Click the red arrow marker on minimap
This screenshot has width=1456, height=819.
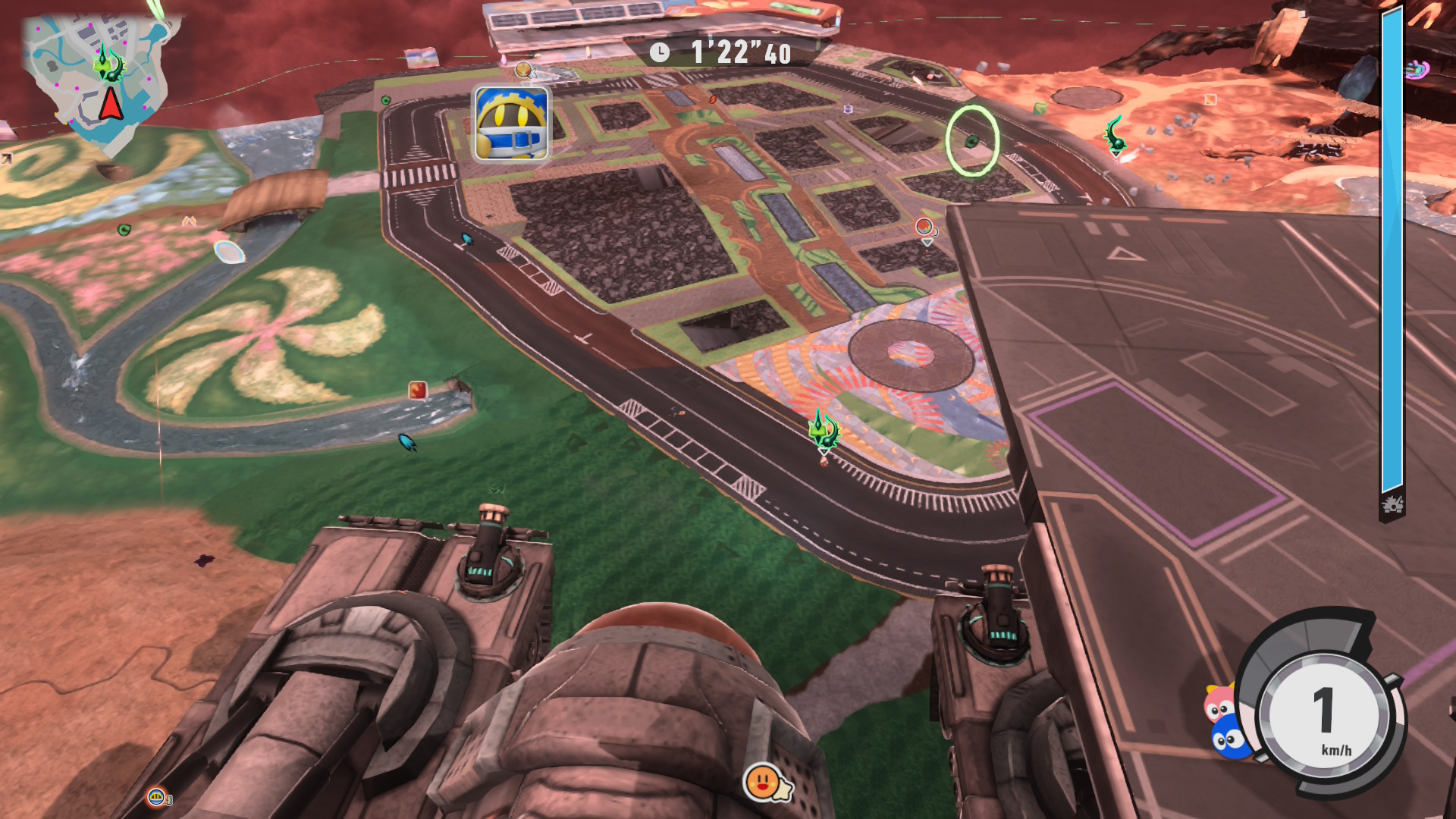click(x=111, y=104)
